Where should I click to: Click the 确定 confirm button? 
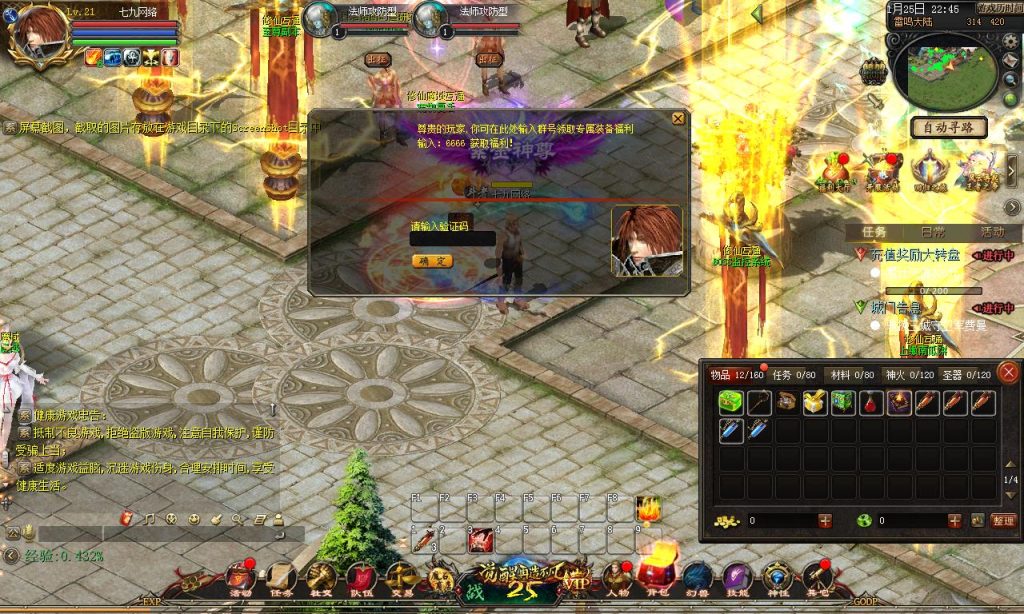click(x=432, y=261)
